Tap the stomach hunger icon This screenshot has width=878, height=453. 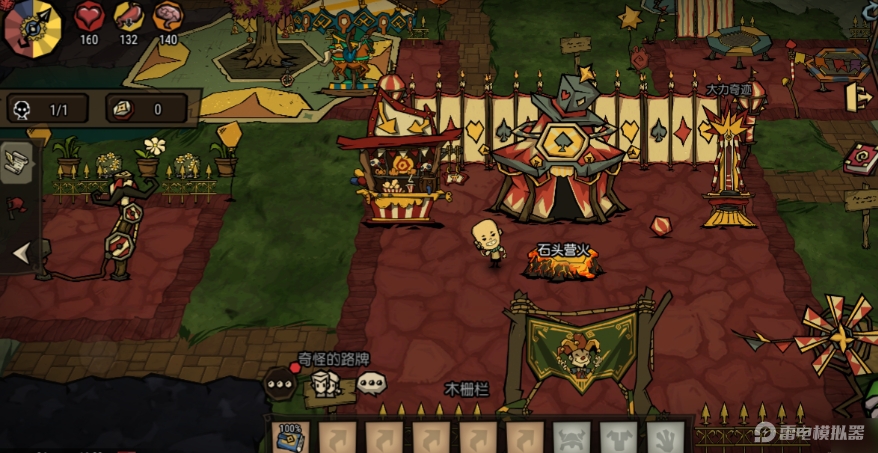click(x=128, y=17)
